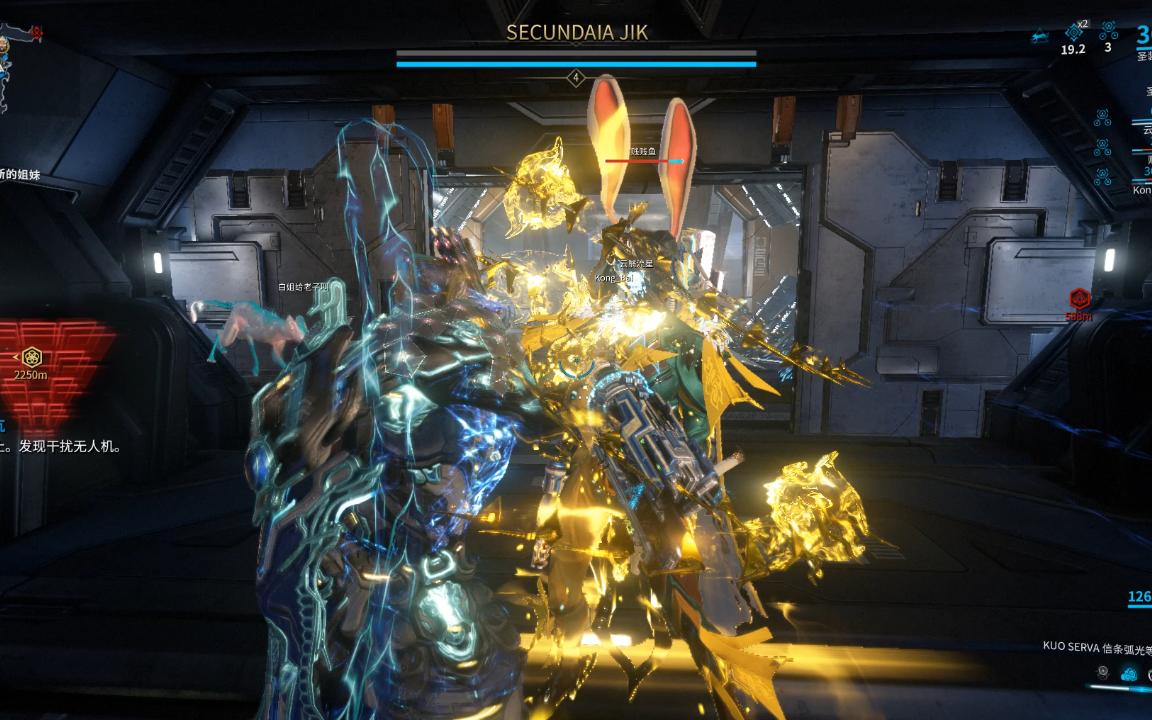
Task: Click the companion beast buff icon
Action: 1041,35
